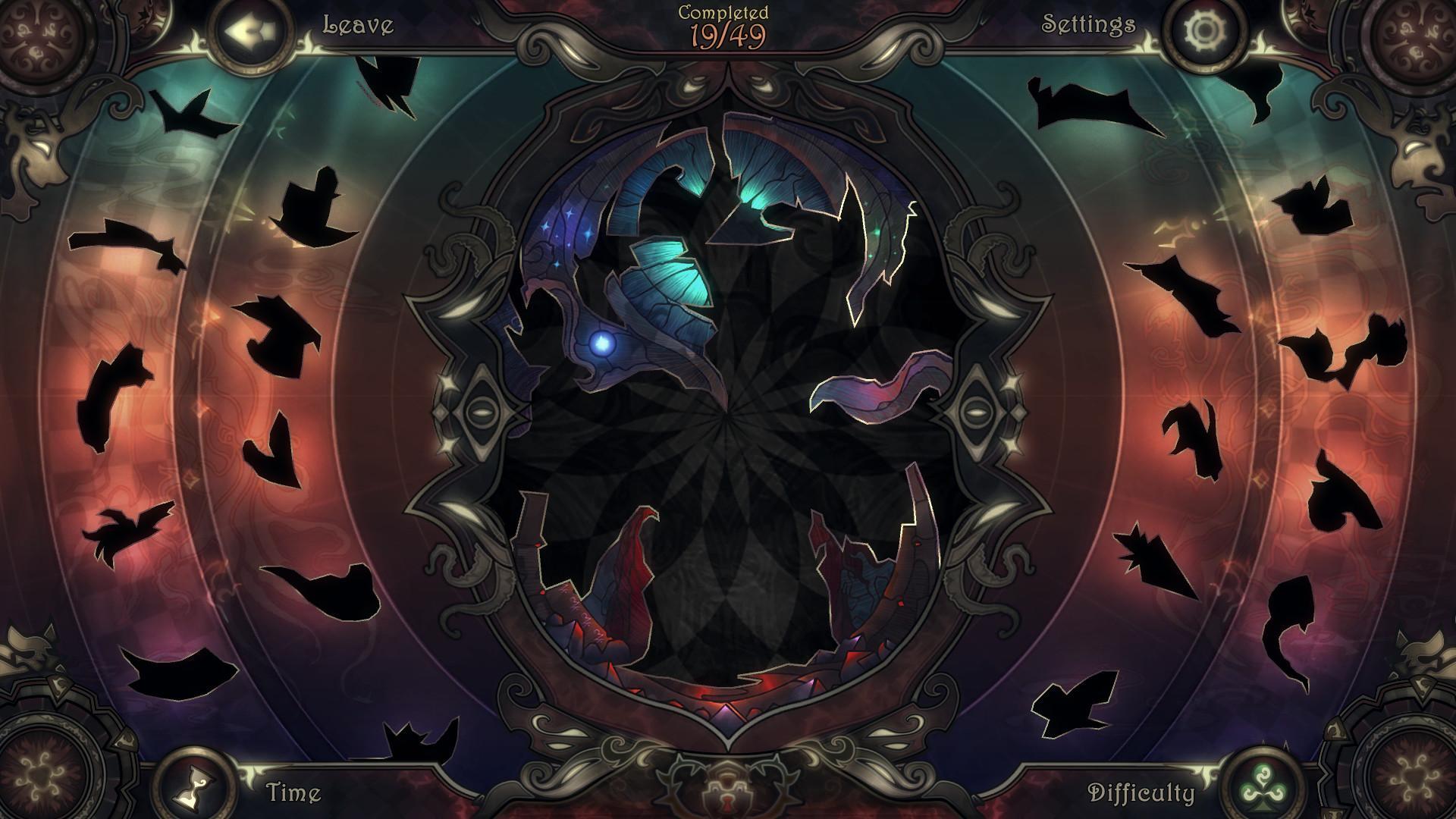Click the Difficulty text label
The height and width of the screenshot is (819, 1456).
coord(1142,795)
